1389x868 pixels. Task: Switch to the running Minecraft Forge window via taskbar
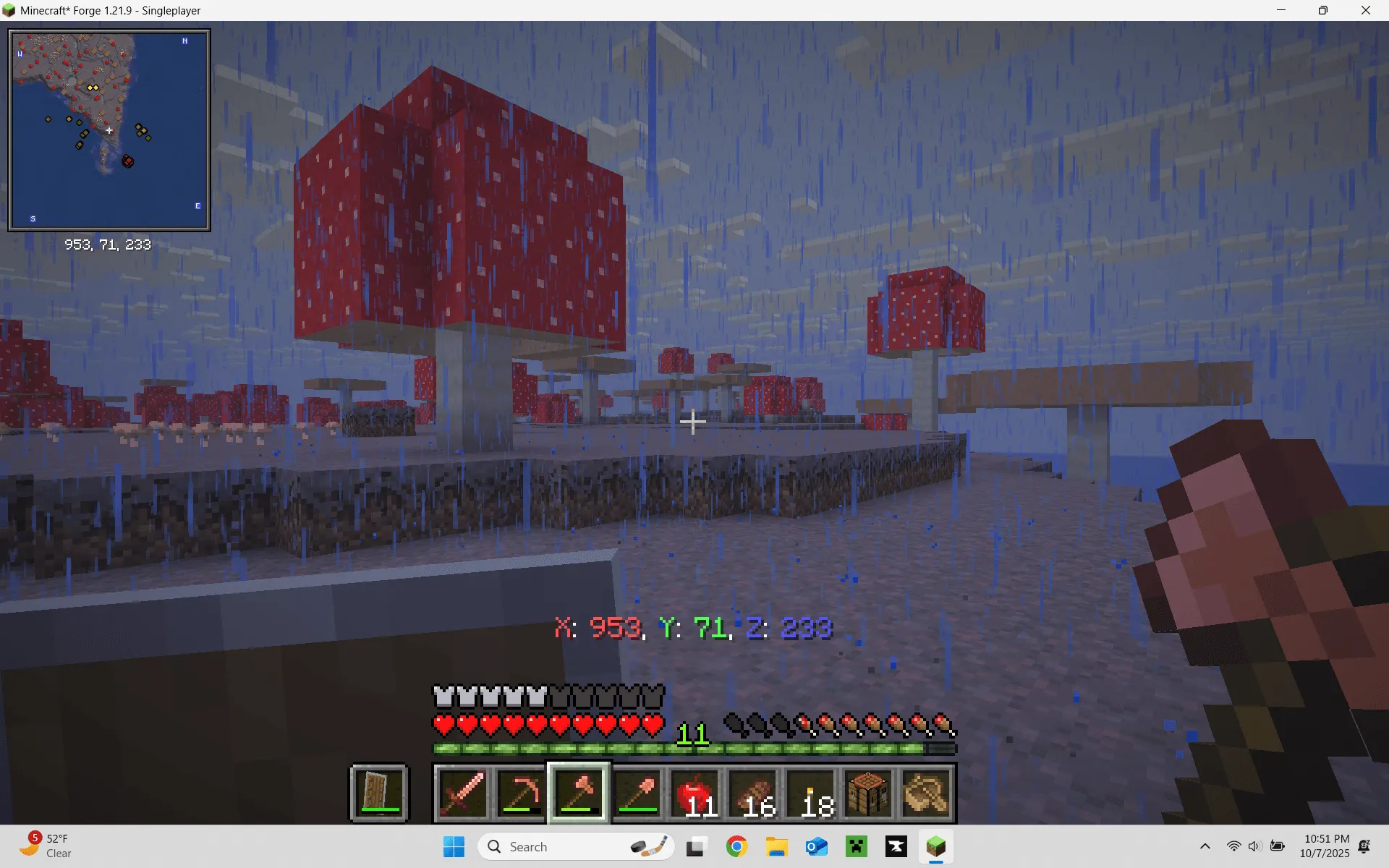tap(935, 846)
